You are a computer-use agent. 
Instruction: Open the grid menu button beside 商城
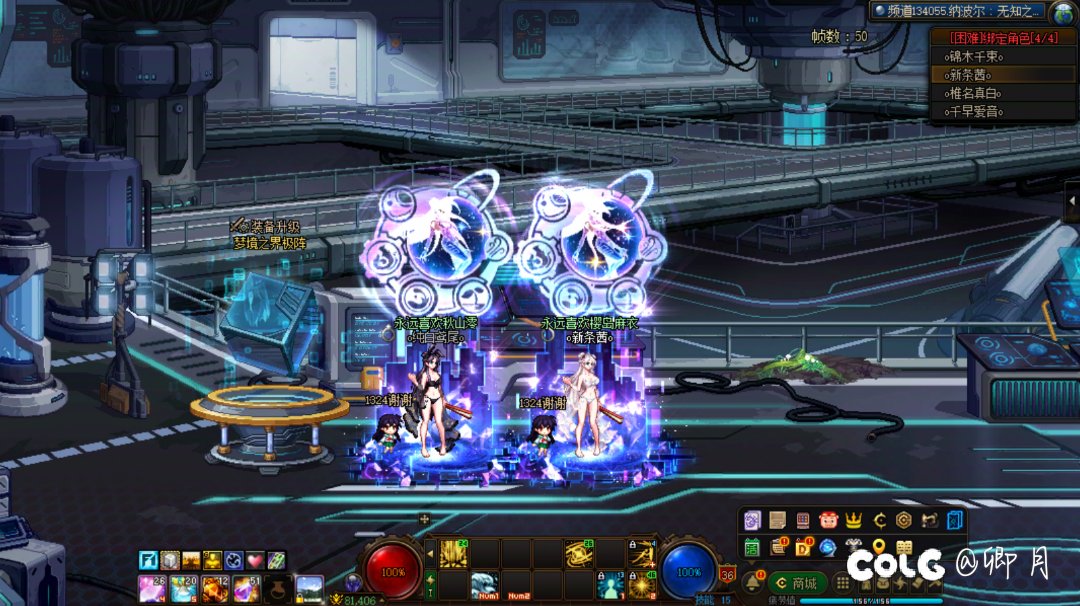(842, 583)
